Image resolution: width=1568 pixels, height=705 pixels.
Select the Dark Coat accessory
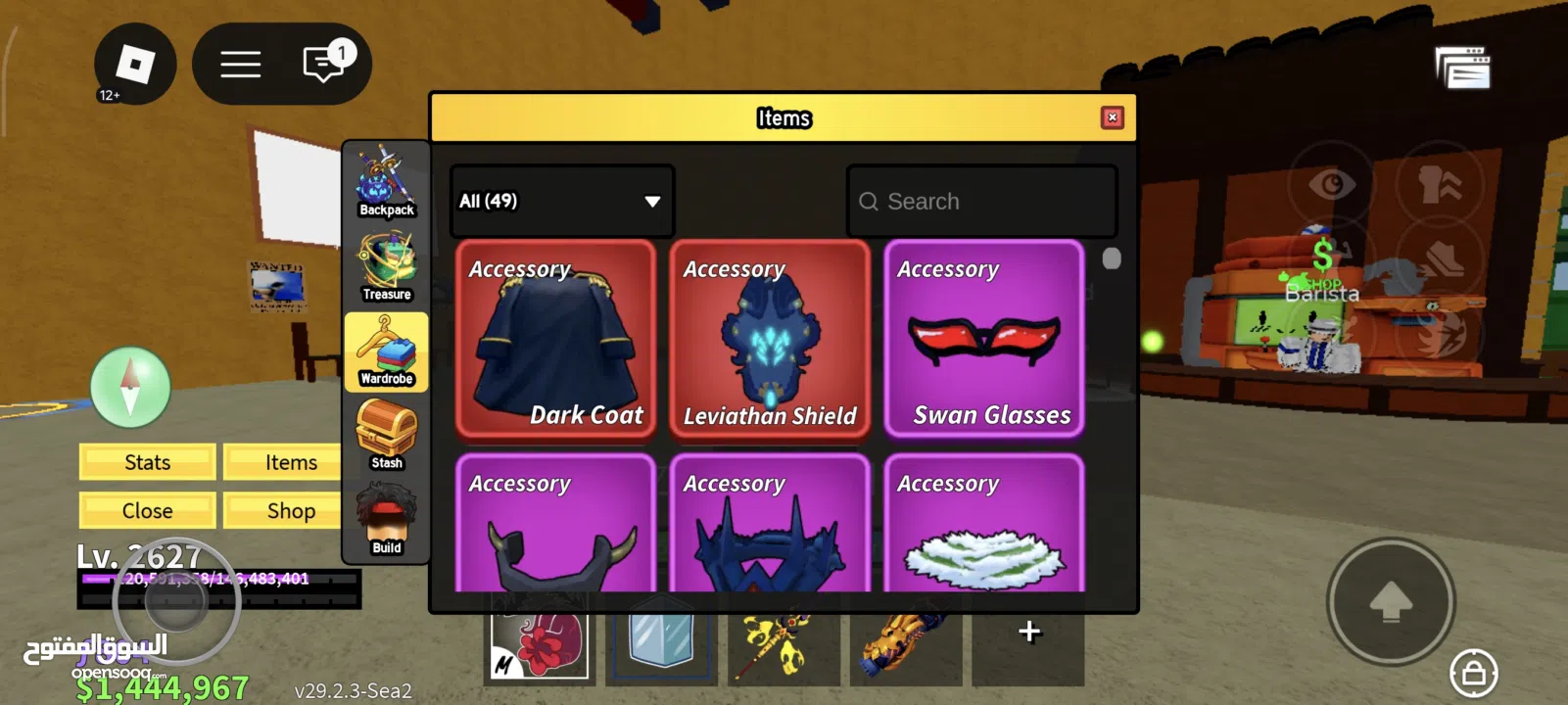click(555, 338)
